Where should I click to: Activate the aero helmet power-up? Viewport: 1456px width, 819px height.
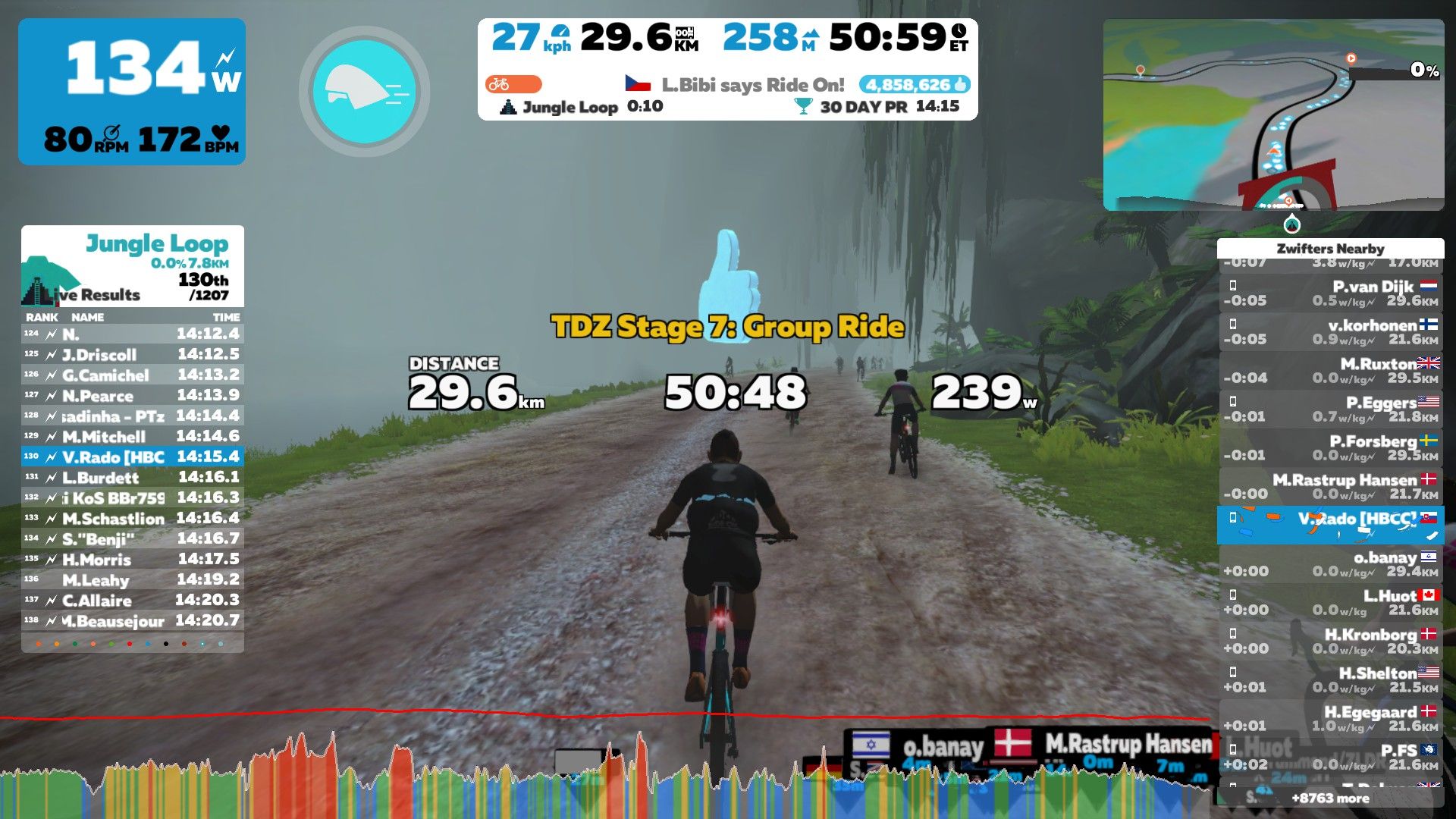tap(365, 93)
